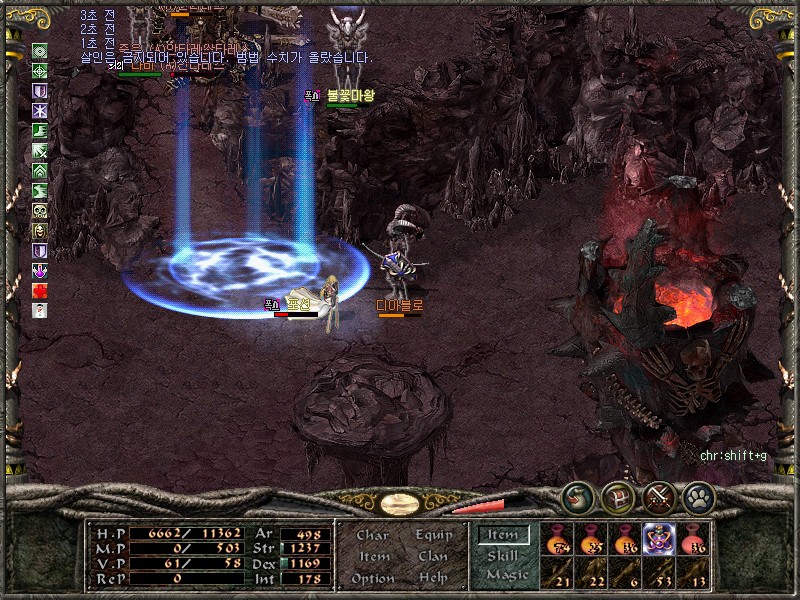Use the pink potion with count 36
800x600 pixels.
(x=693, y=540)
